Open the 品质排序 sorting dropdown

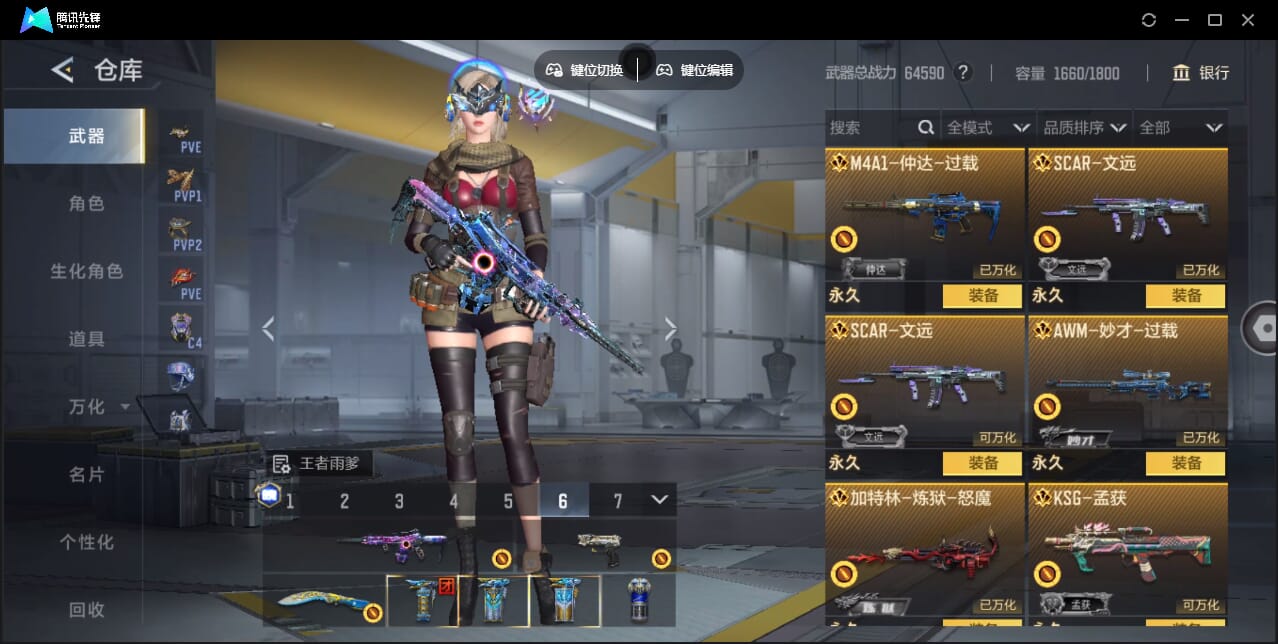(x=1085, y=128)
